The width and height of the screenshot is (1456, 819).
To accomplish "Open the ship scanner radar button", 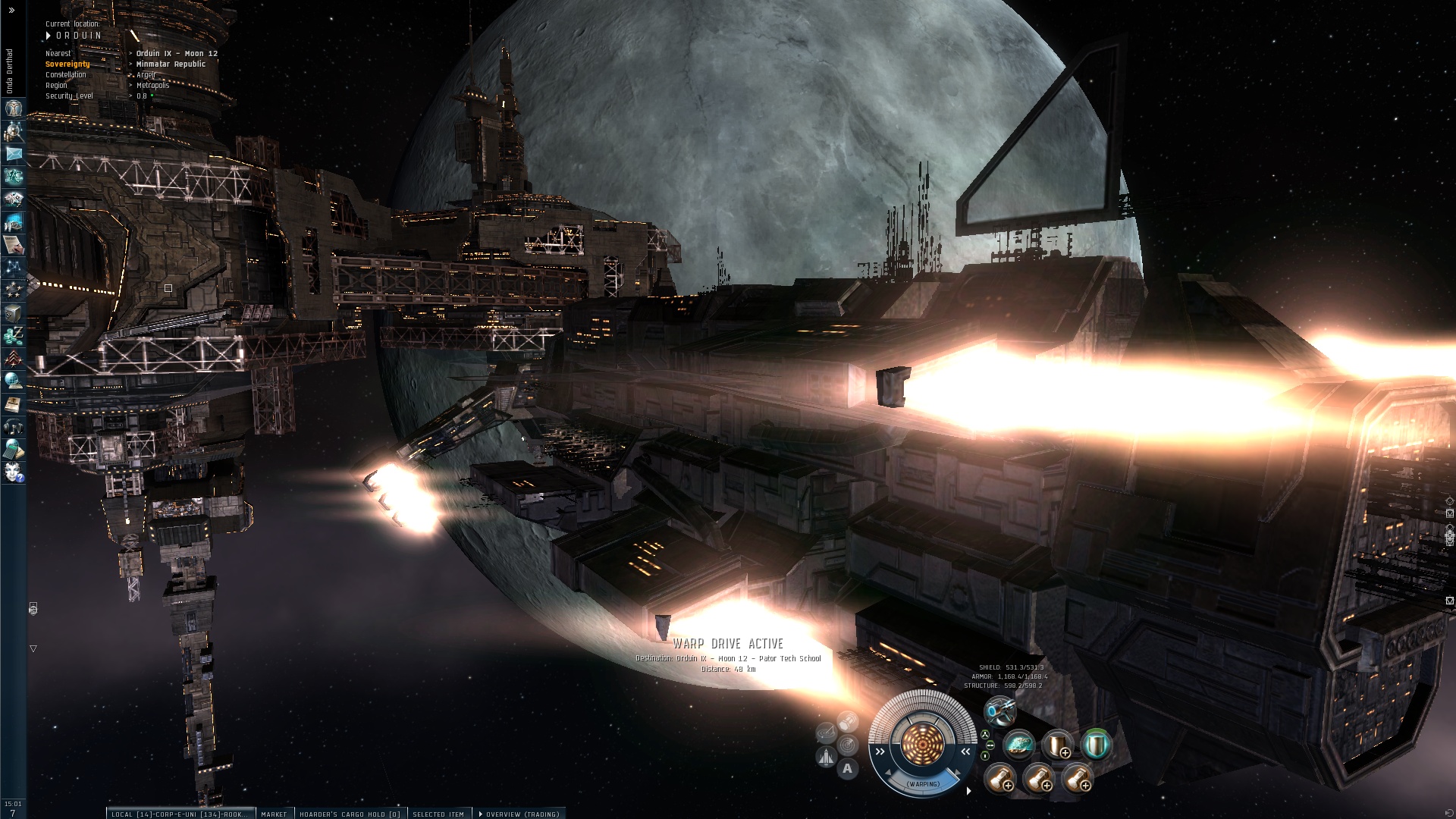I will [847, 745].
